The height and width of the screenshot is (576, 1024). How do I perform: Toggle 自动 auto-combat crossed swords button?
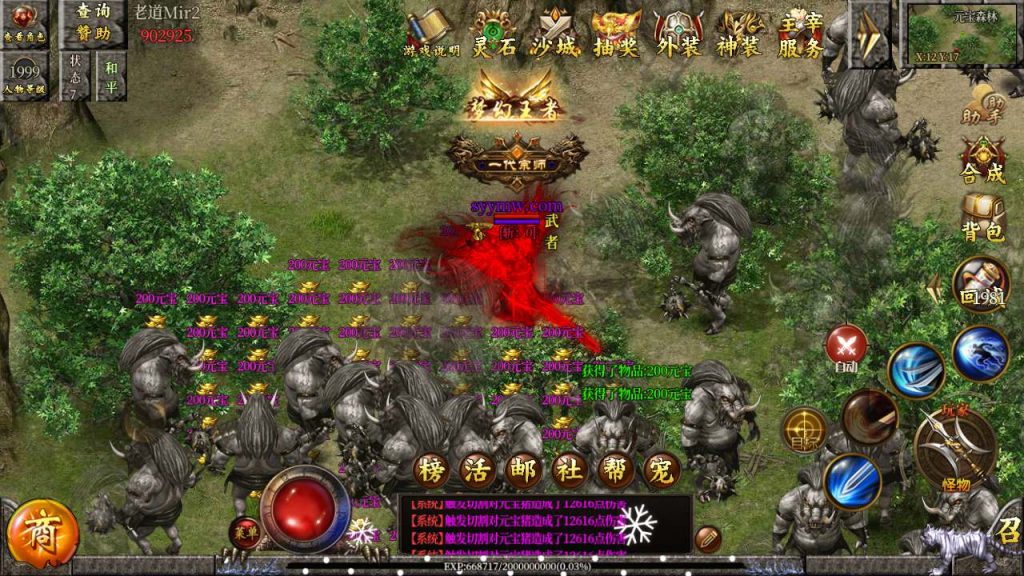pyautogui.click(x=847, y=347)
